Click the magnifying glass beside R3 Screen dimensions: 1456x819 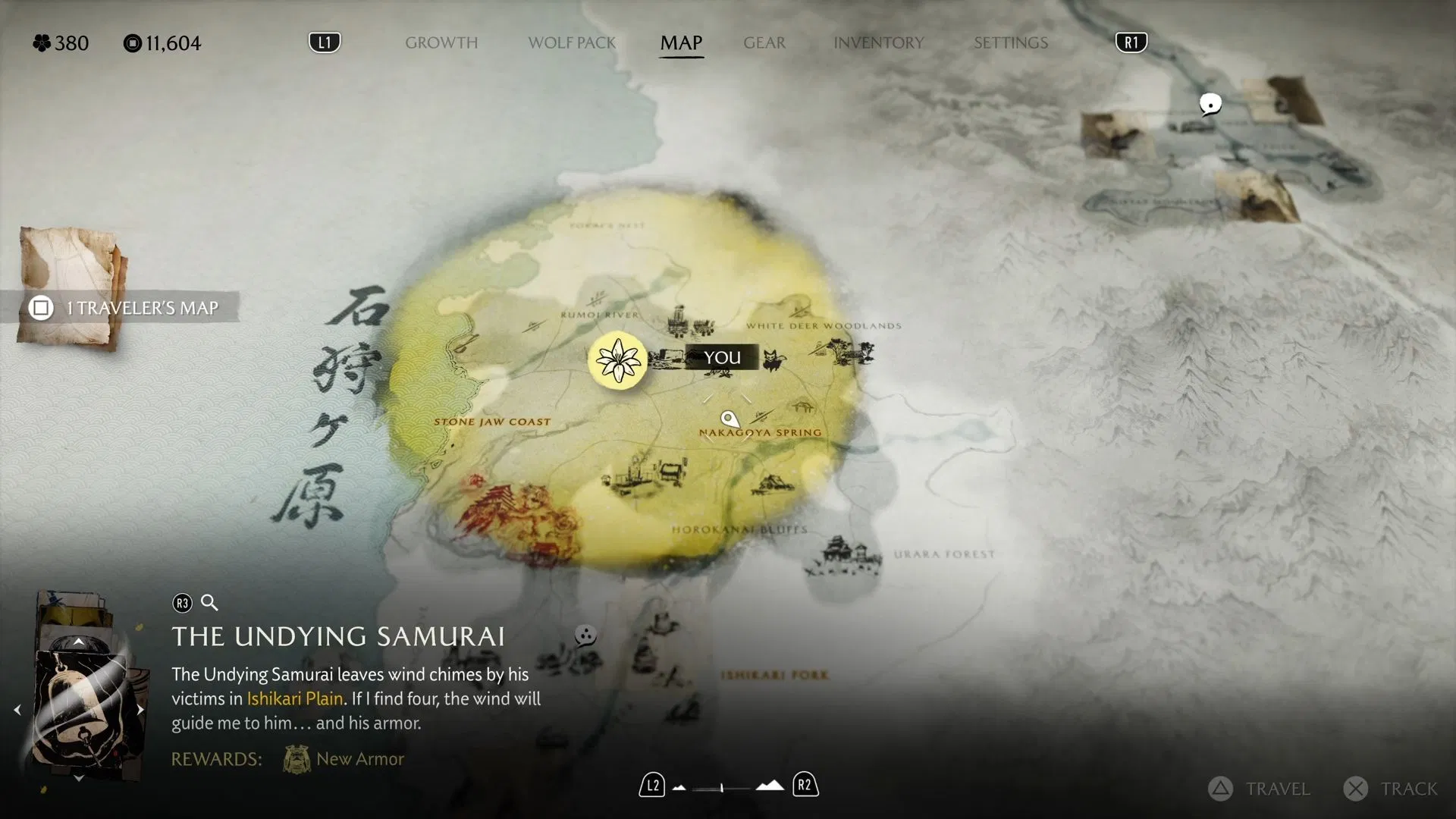209,603
